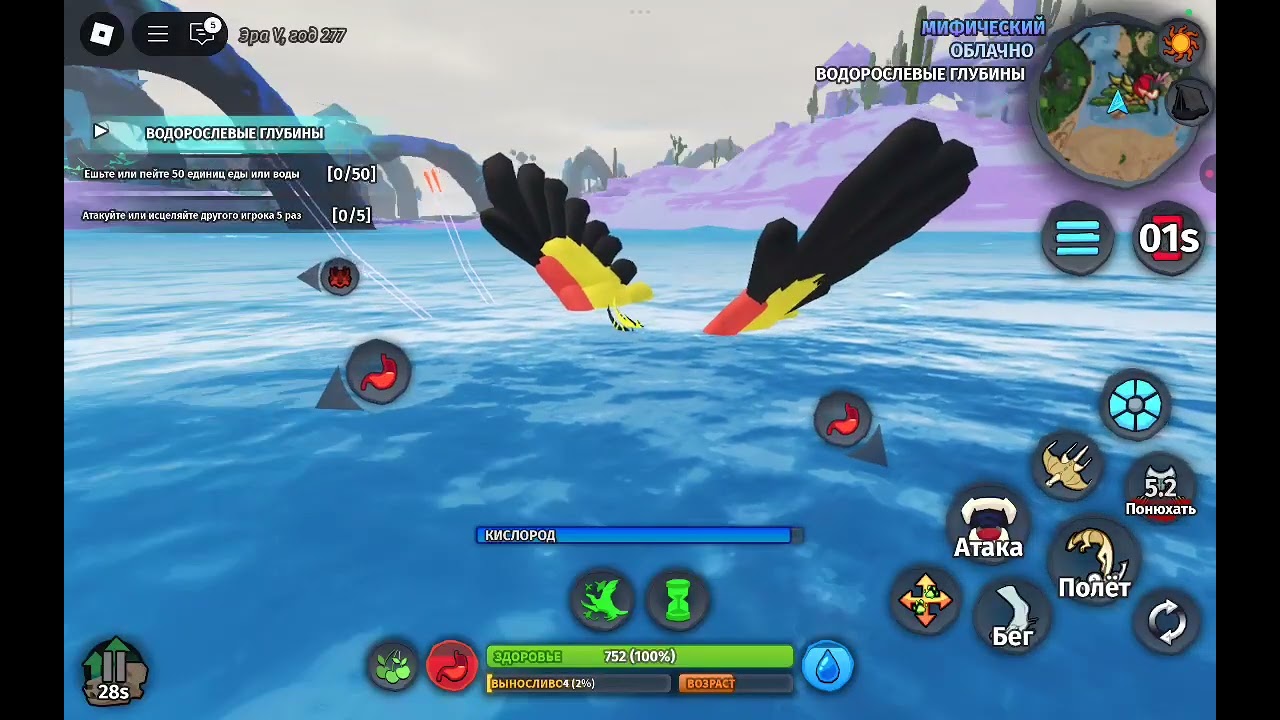
Task: Use the Понюхать sniff ability
Action: [x=1160, y=487]
